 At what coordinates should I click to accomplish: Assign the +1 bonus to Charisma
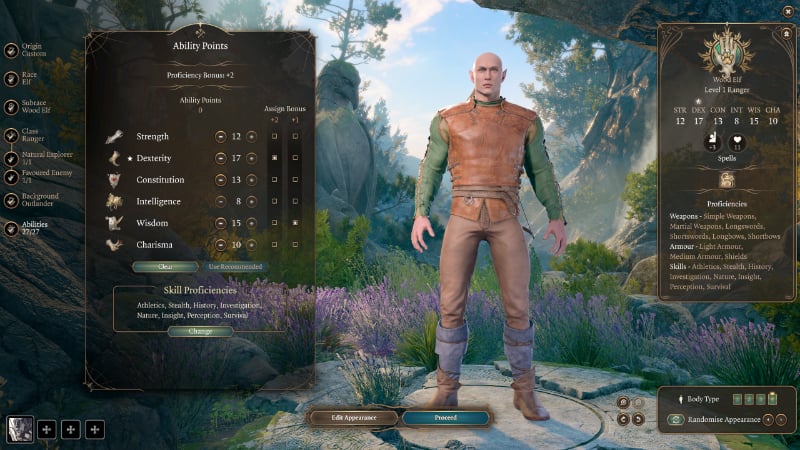click(x=294, y=245)
